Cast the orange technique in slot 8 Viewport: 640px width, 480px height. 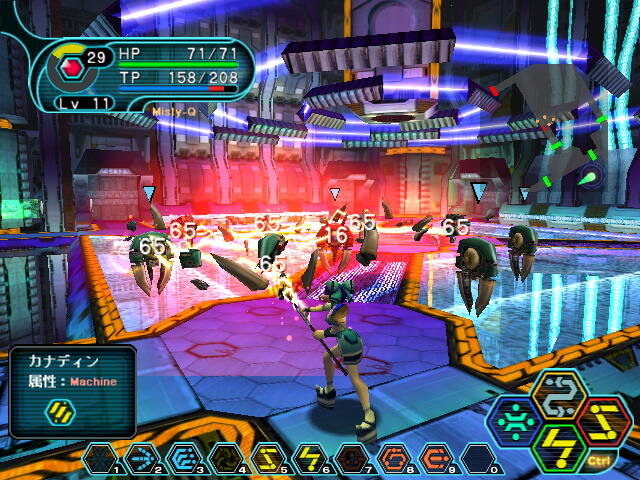pyautogui.click(x=394, y=459)
